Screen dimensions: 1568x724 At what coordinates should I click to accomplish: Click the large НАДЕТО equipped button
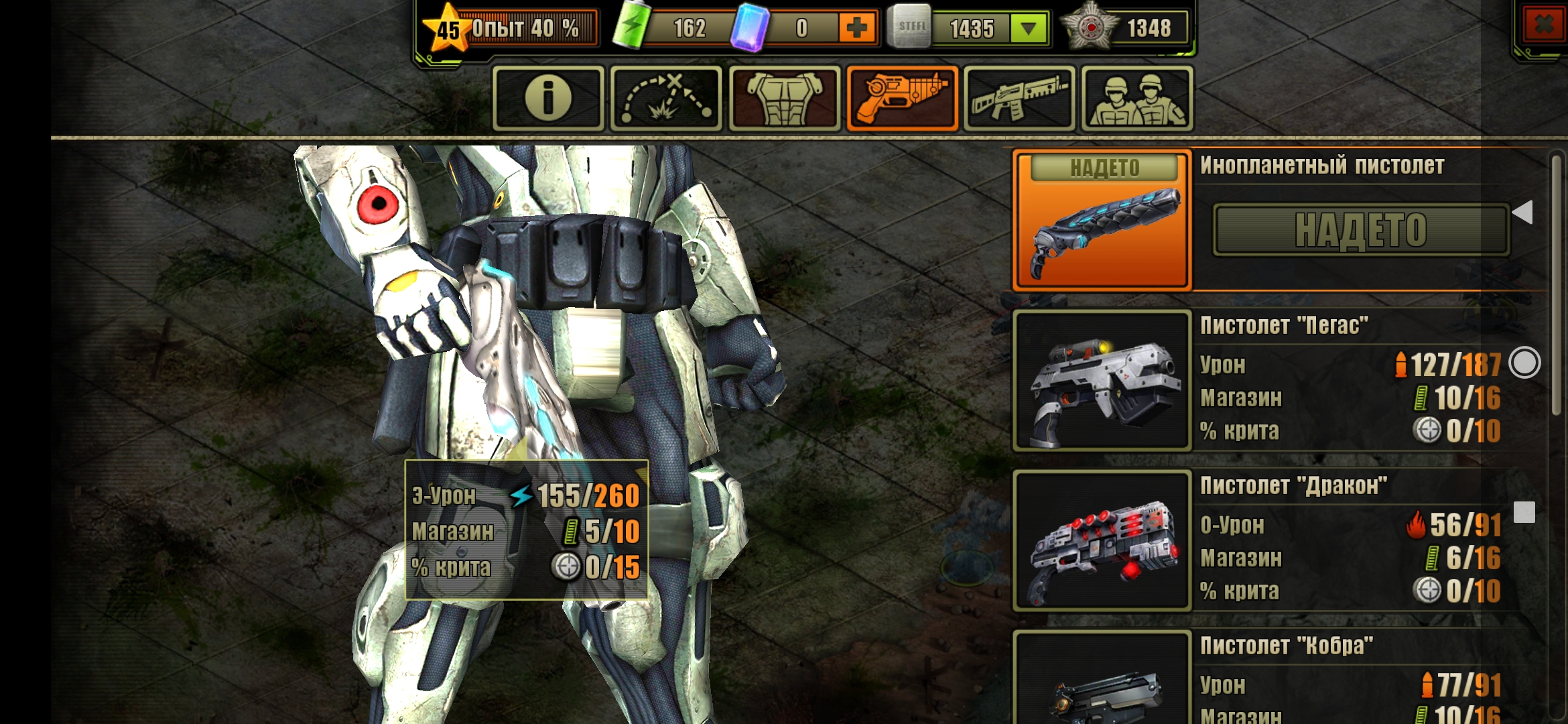tap(1361, 231)
